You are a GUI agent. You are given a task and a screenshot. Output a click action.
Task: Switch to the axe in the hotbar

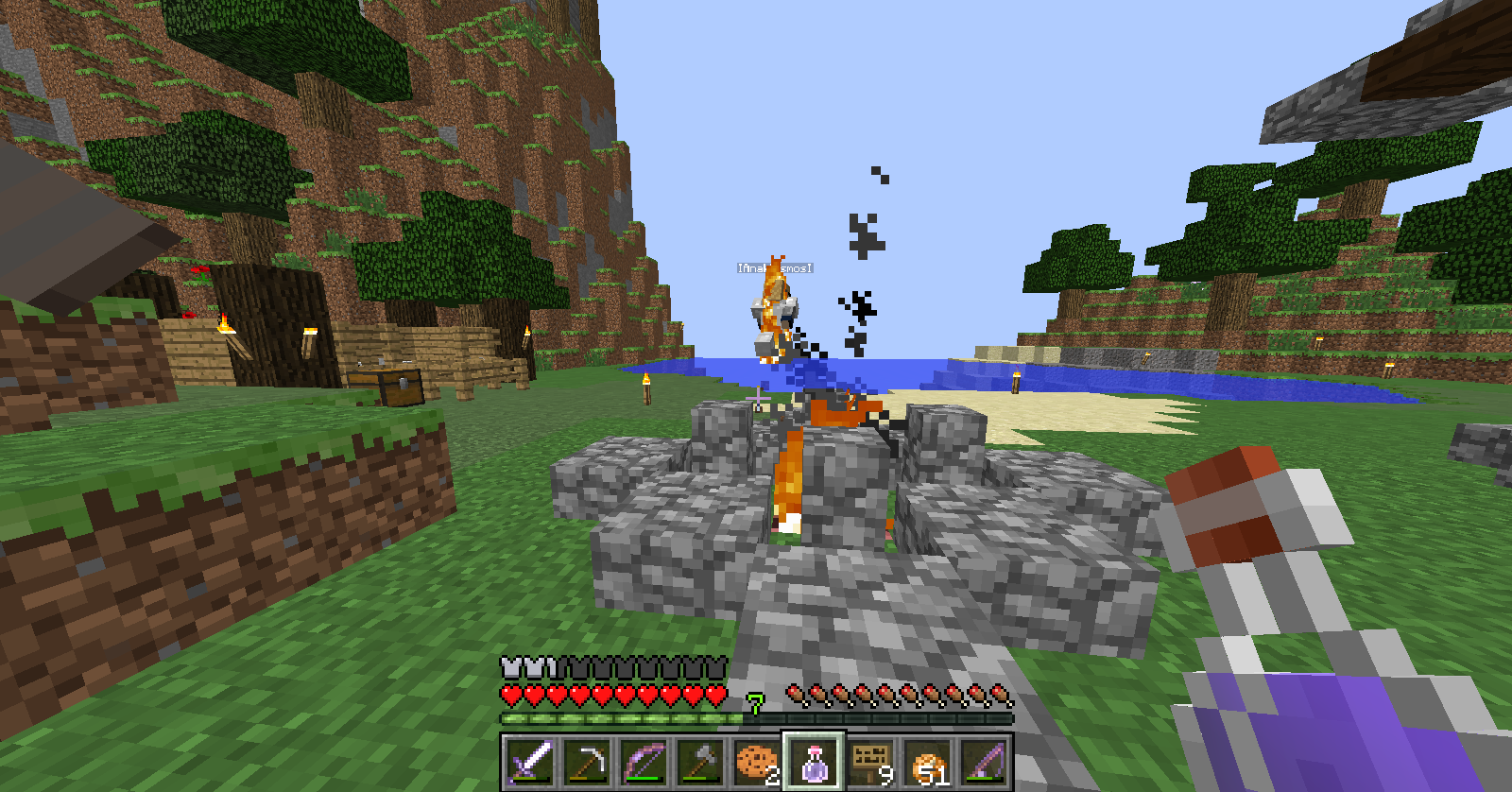pos(700,761)
